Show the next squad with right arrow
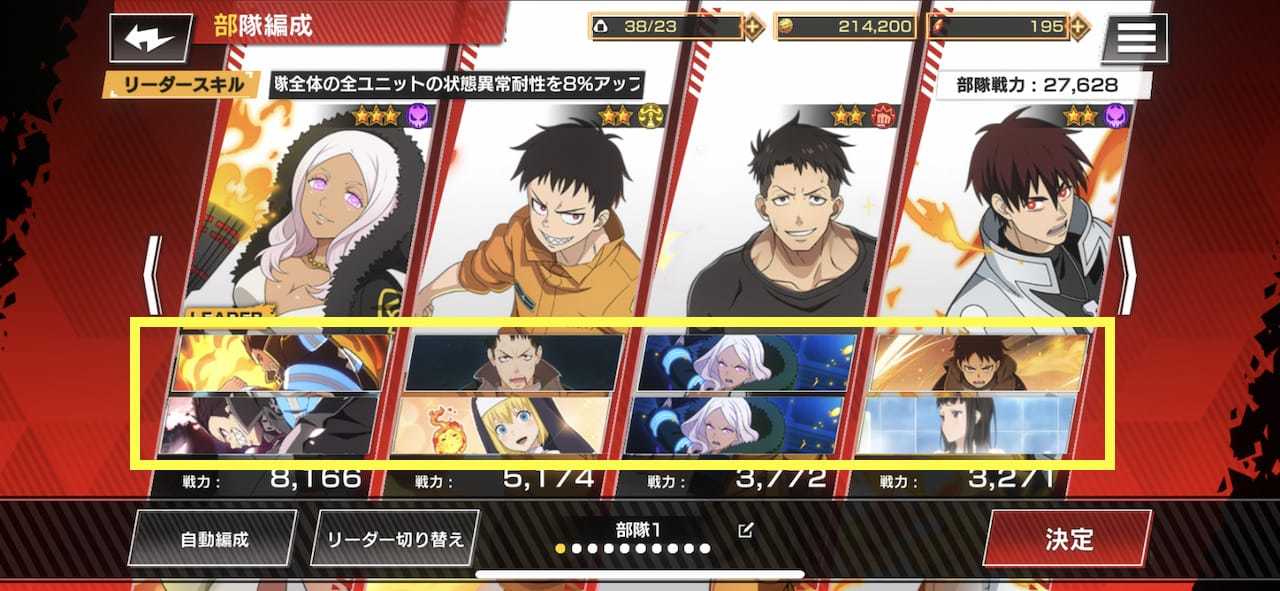 [x=1127, y=275]
